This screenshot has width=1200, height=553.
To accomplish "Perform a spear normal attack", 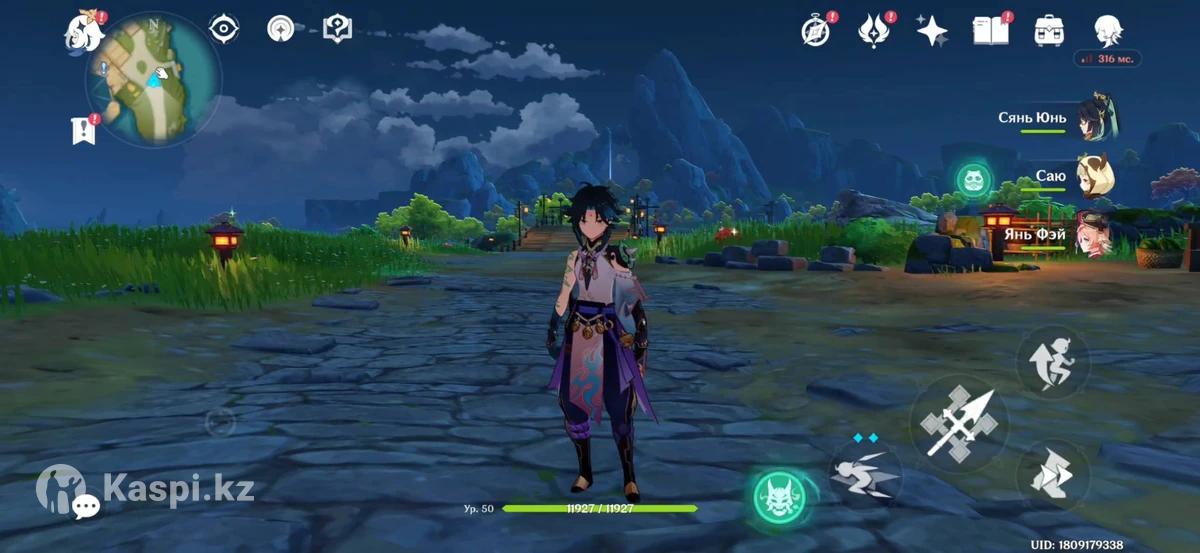I will tap(958, 424).
